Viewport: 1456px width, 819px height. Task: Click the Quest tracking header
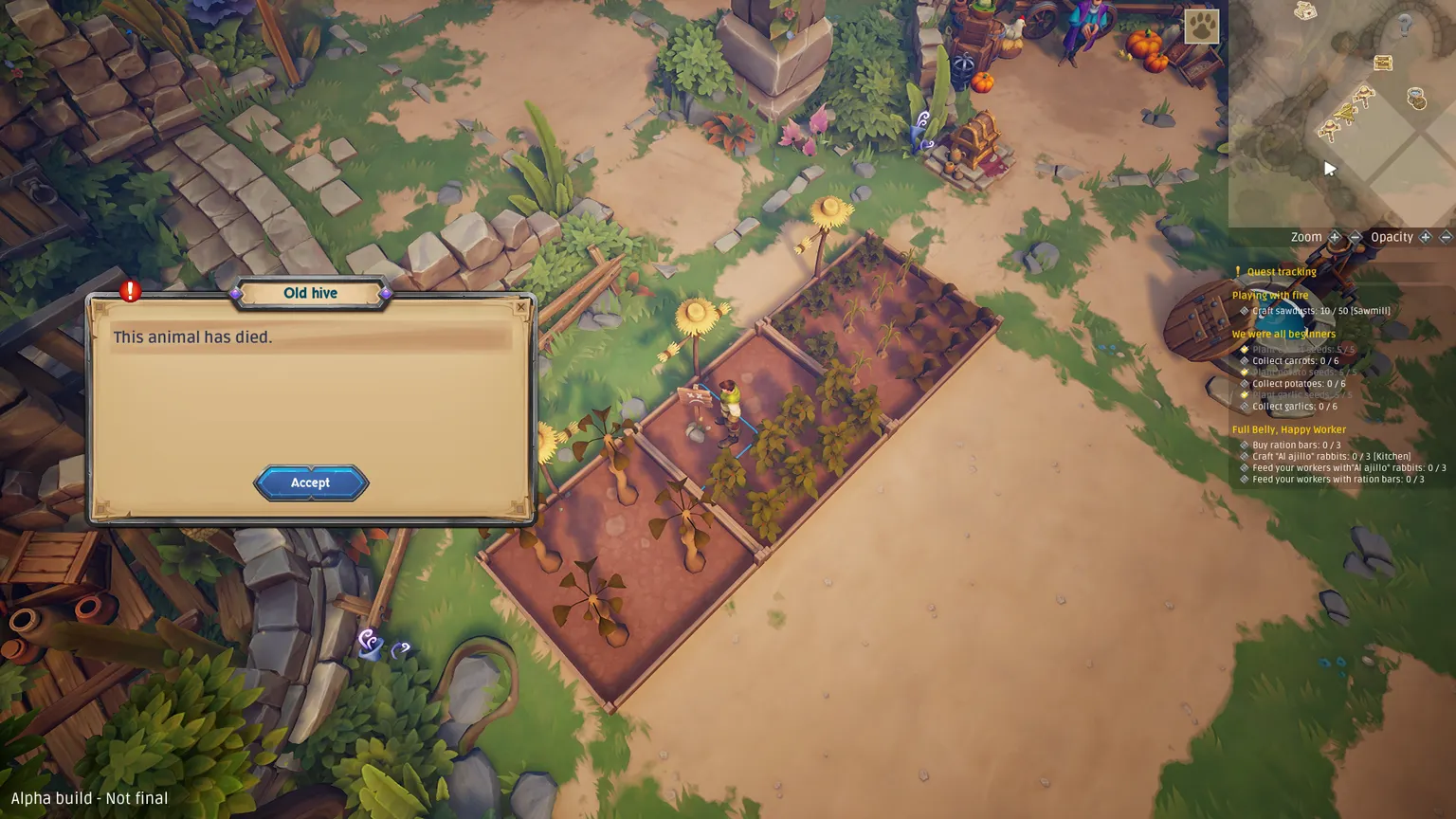tap(1281, 272)
